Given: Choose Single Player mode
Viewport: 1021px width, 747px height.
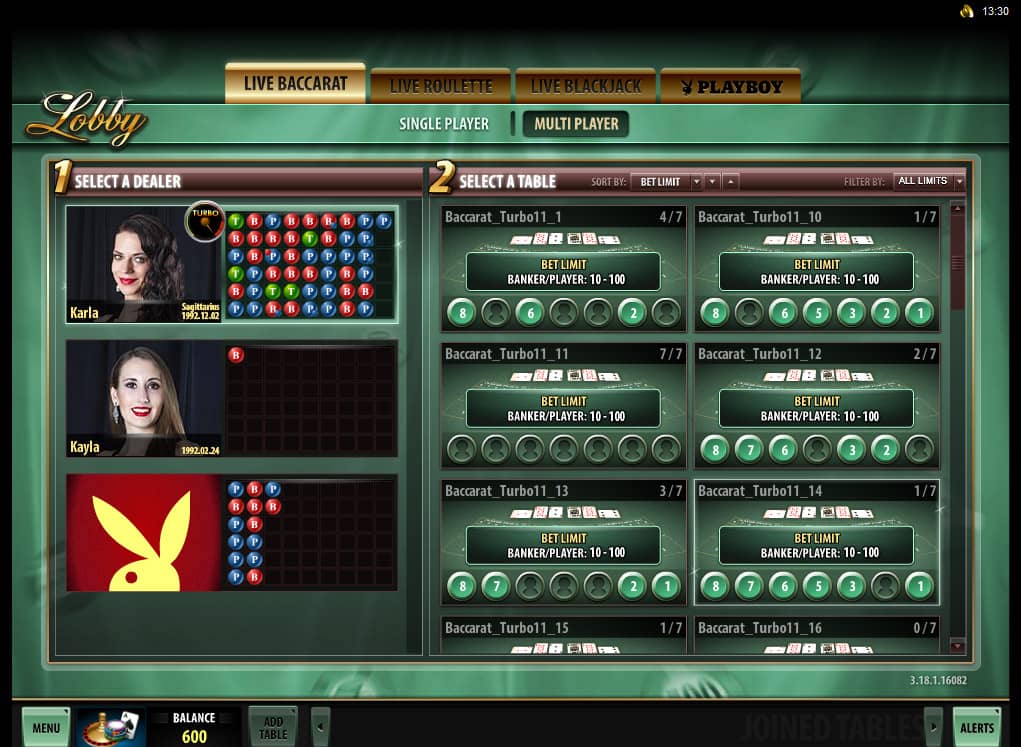Looking at the screenshot, I should pos(444,124).
